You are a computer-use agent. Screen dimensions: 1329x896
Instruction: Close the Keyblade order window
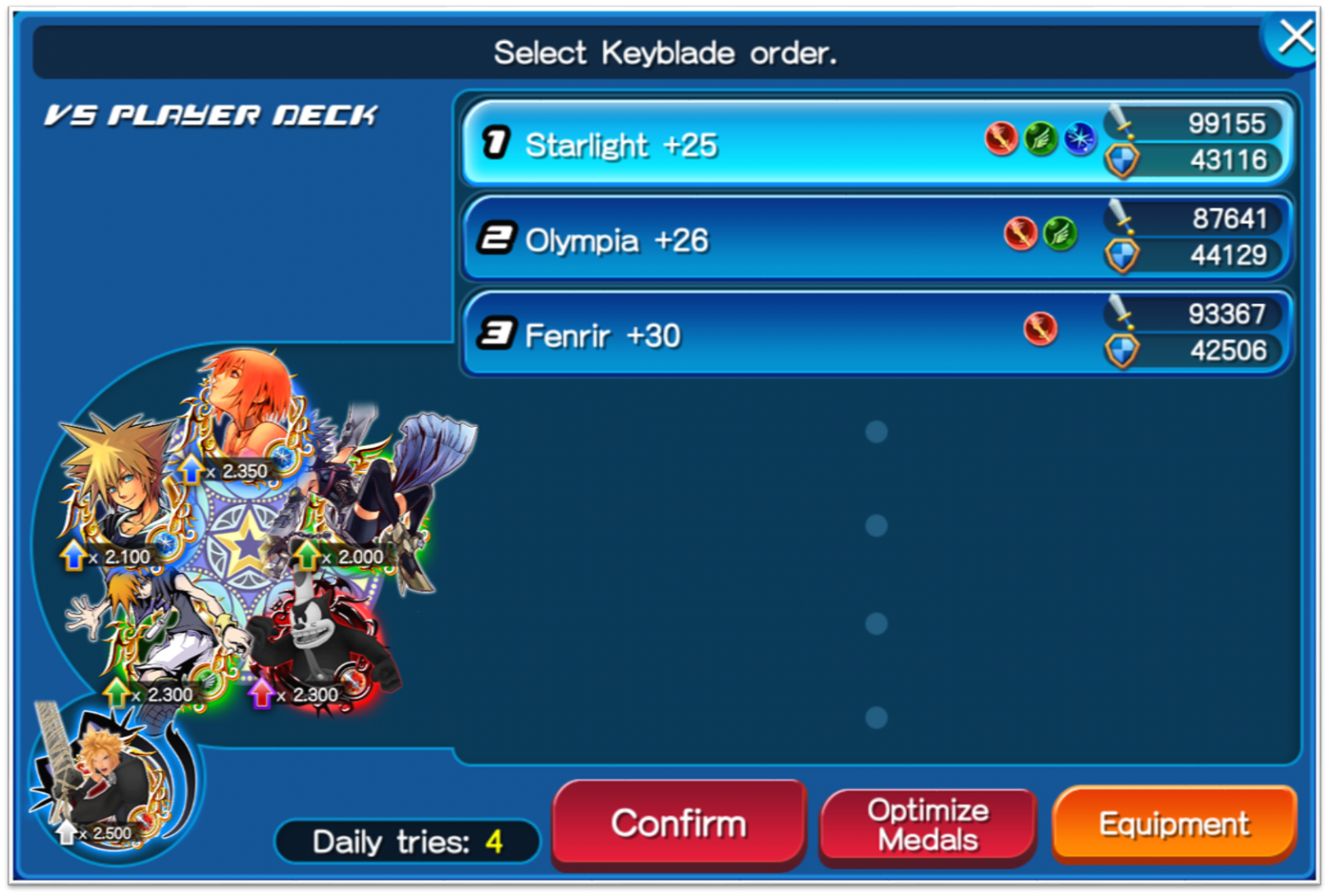click(x=1294, y=37)
